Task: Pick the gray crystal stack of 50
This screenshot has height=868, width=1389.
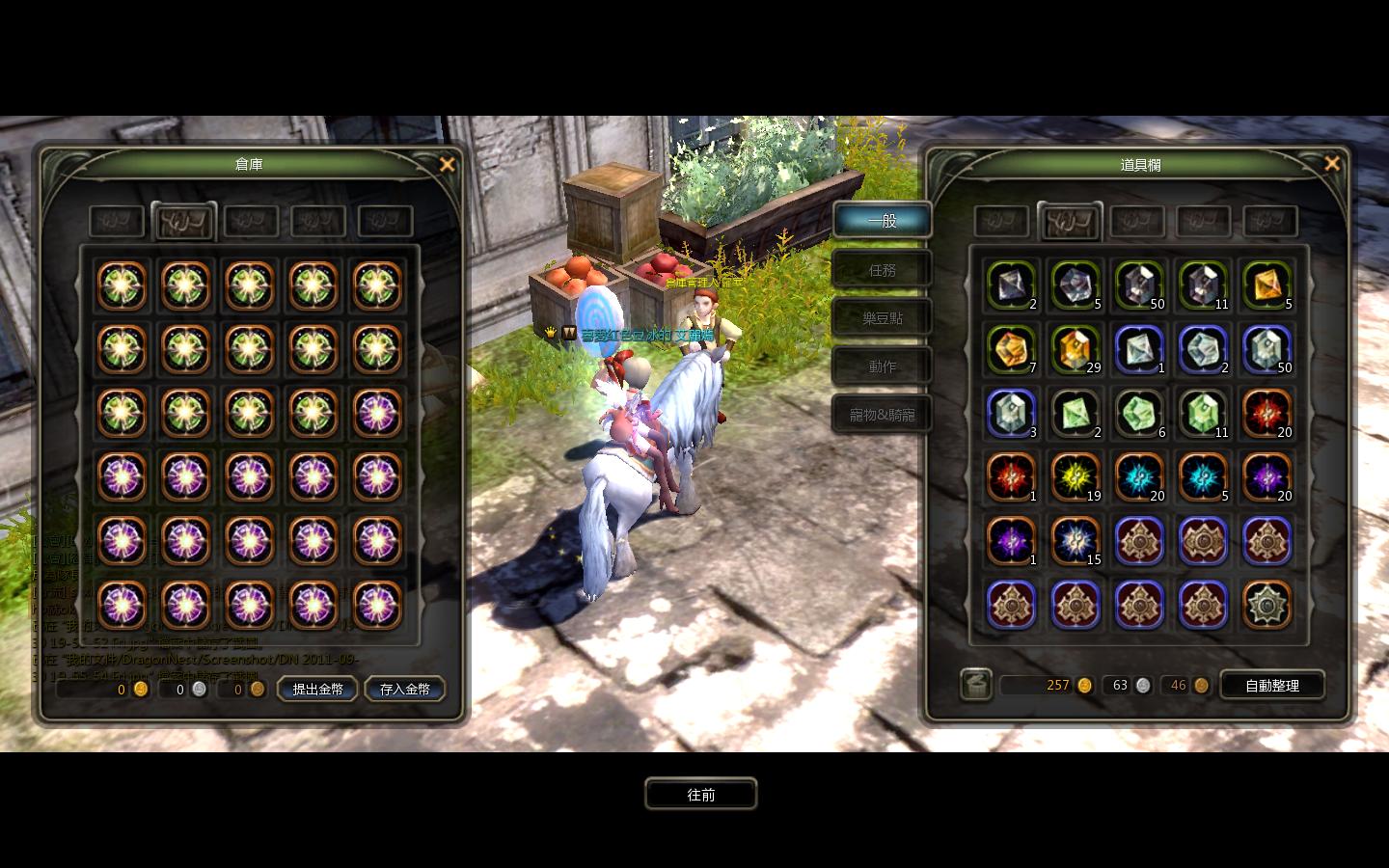Action: click(x=1138, y=285)
